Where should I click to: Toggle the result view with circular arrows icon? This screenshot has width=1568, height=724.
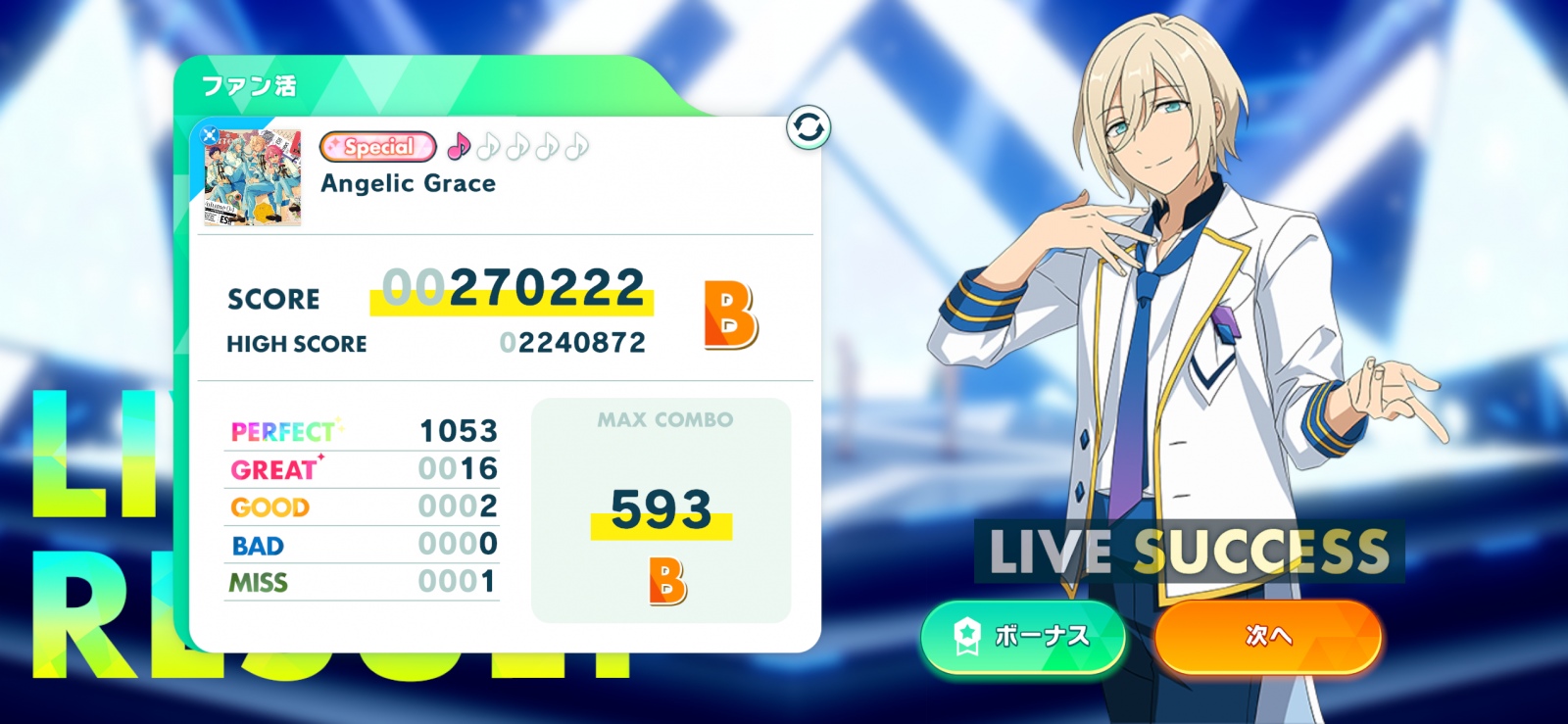(808, 128)
